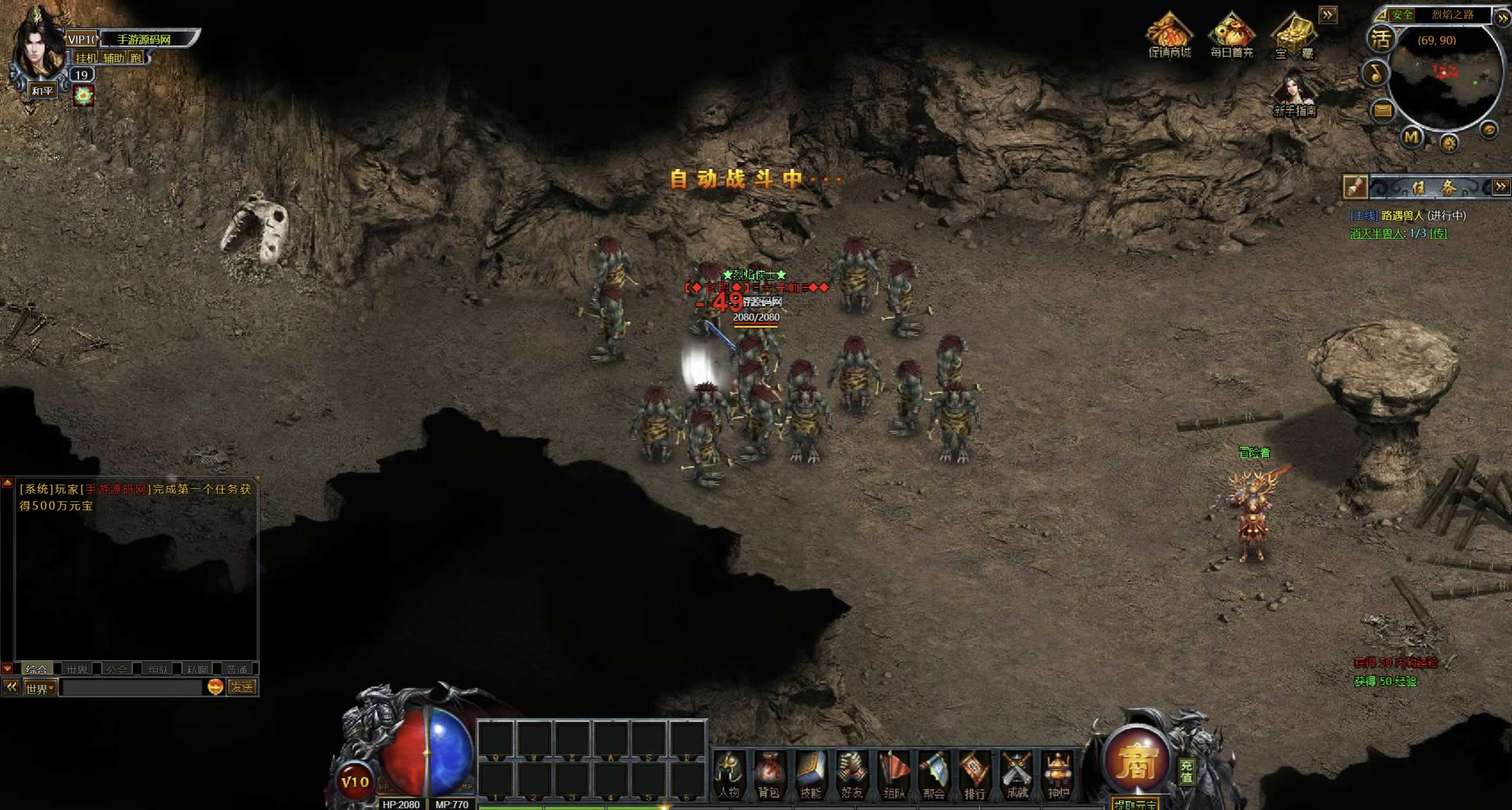Open the 背包 backpack inventory
This screenshot has width=1512, height=810.
[769, 774]
